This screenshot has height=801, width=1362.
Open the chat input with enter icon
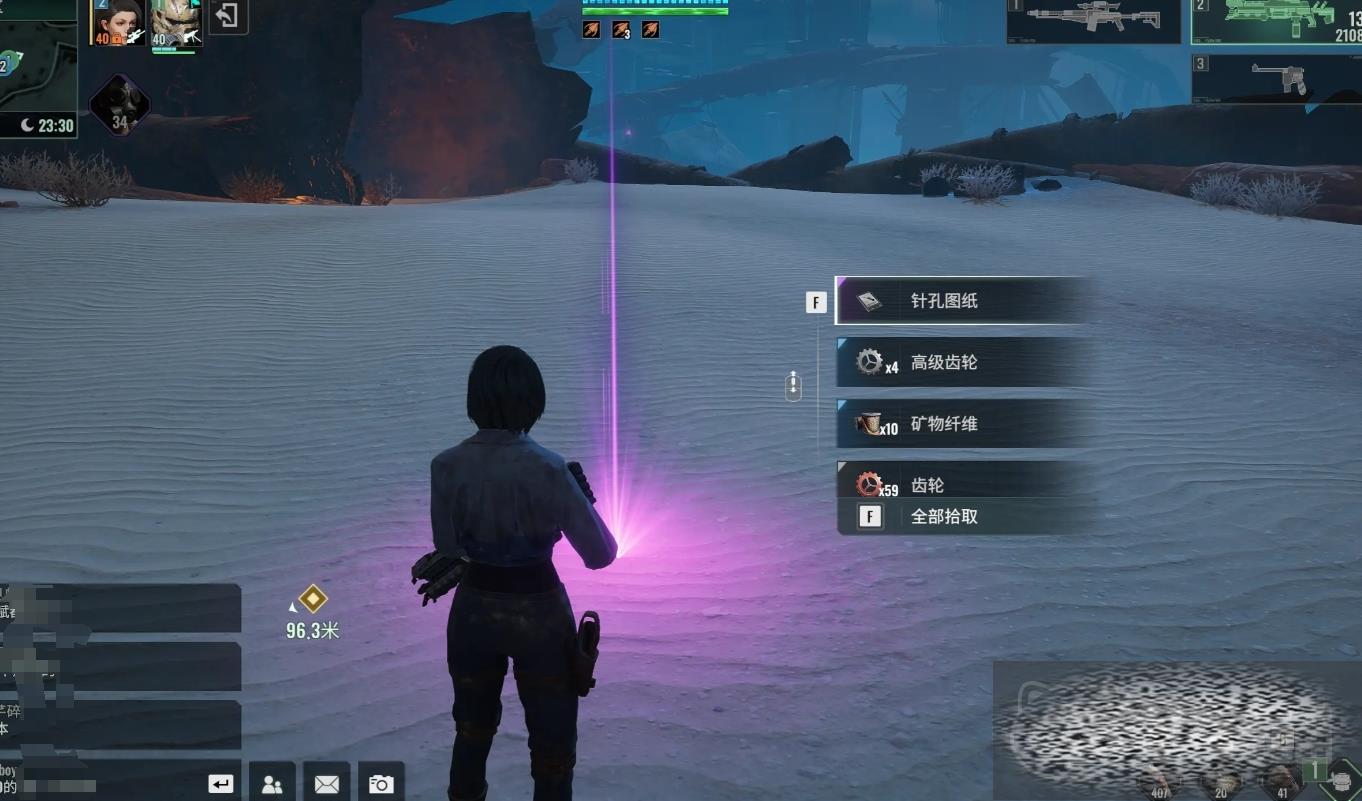coord(221,784)
